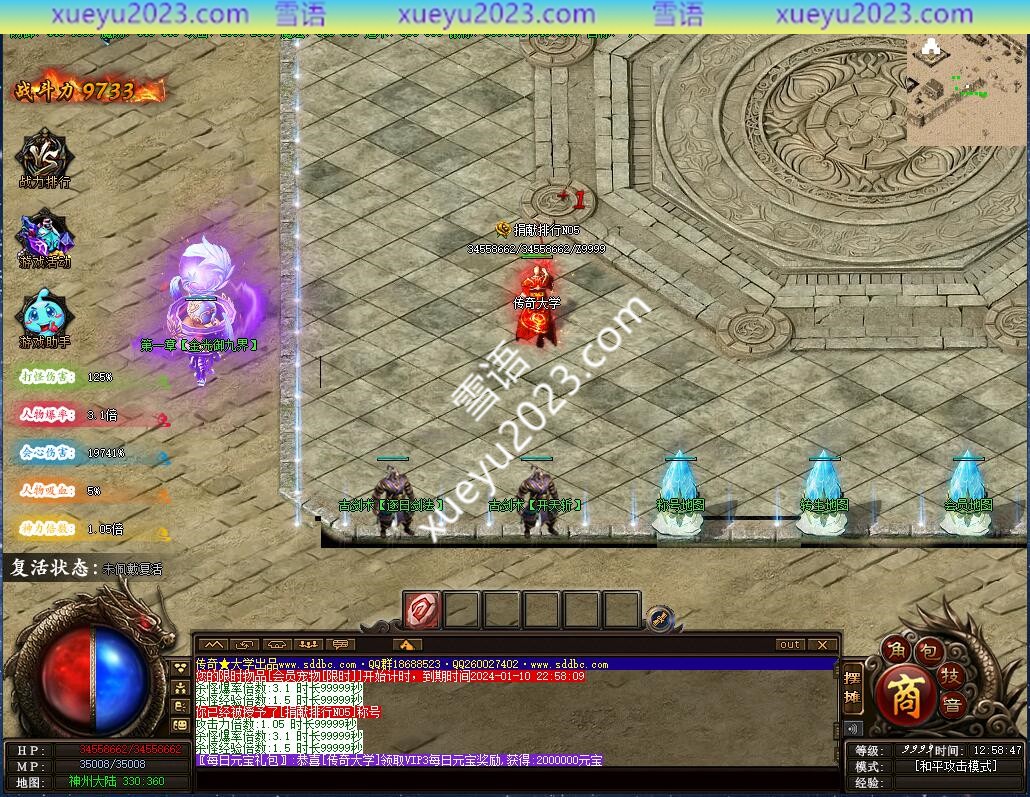Click the chat panel's out button

790,645
